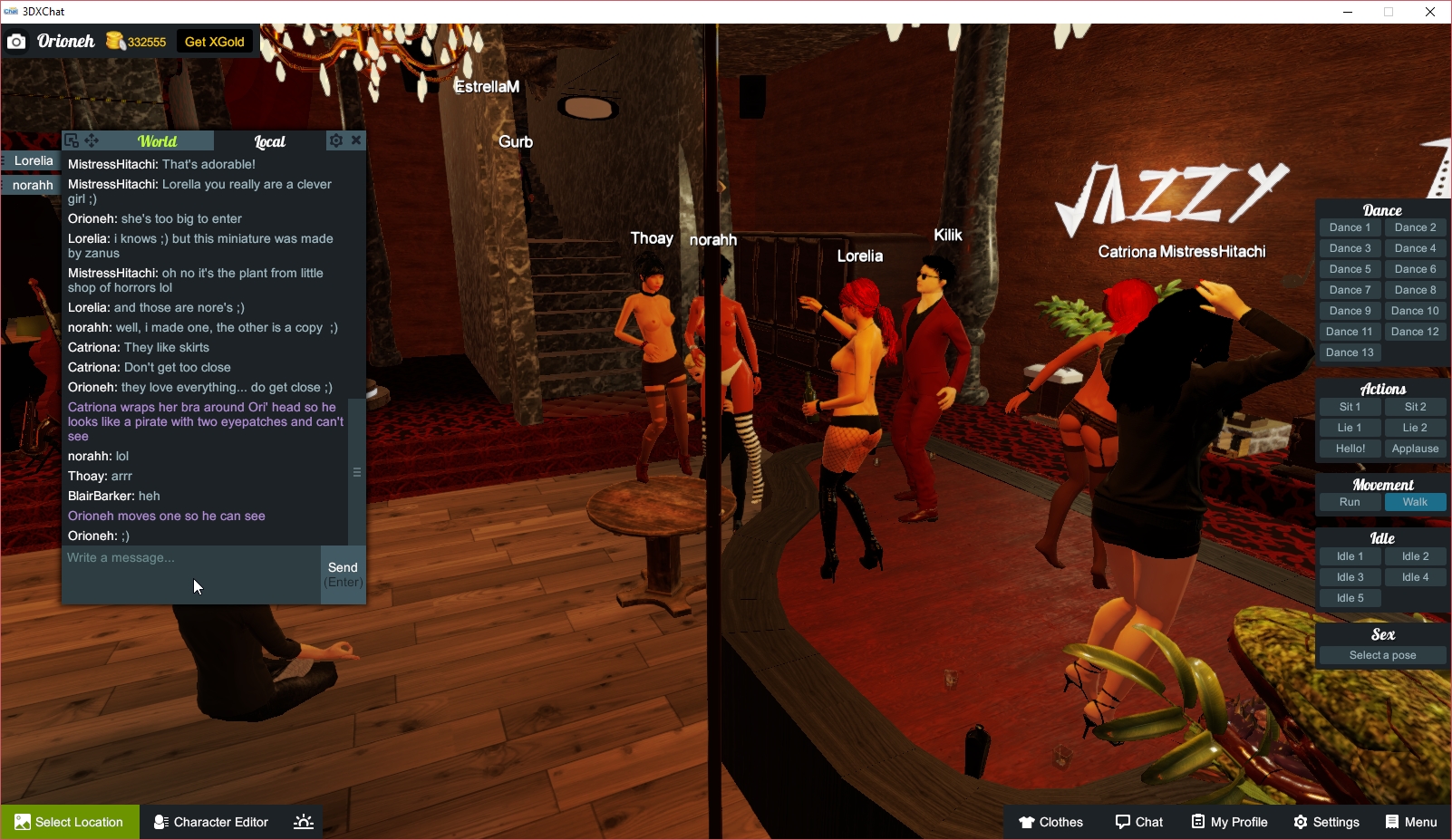Click the chat scrollbar handle
This screenshot has height=840, width=1452.
click(356, 471)
